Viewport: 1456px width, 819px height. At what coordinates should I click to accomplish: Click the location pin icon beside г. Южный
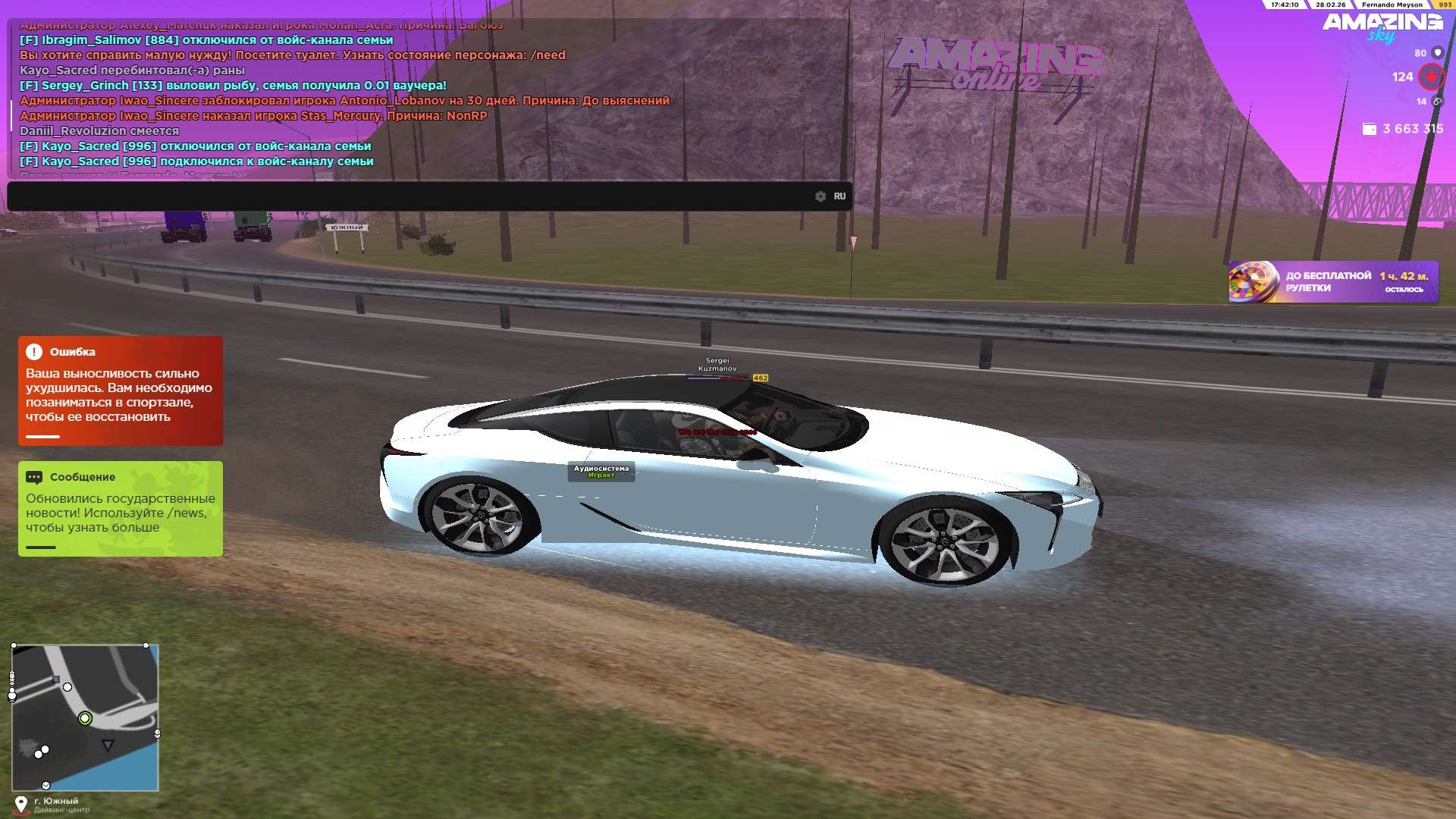pyautogui.click(x=21, y=804)
